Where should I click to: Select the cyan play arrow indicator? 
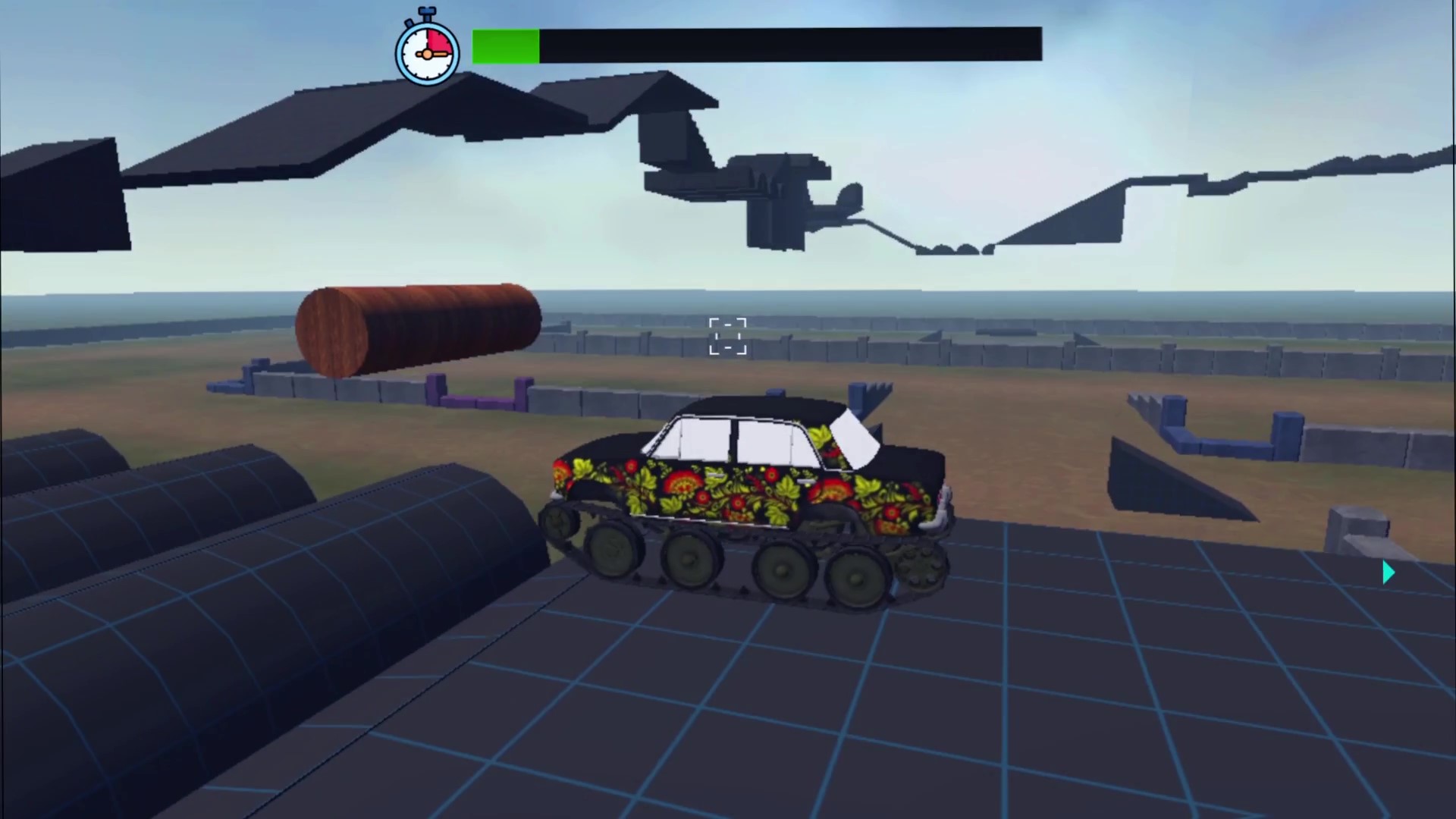pyautogui.click(x=1388, y=573)
